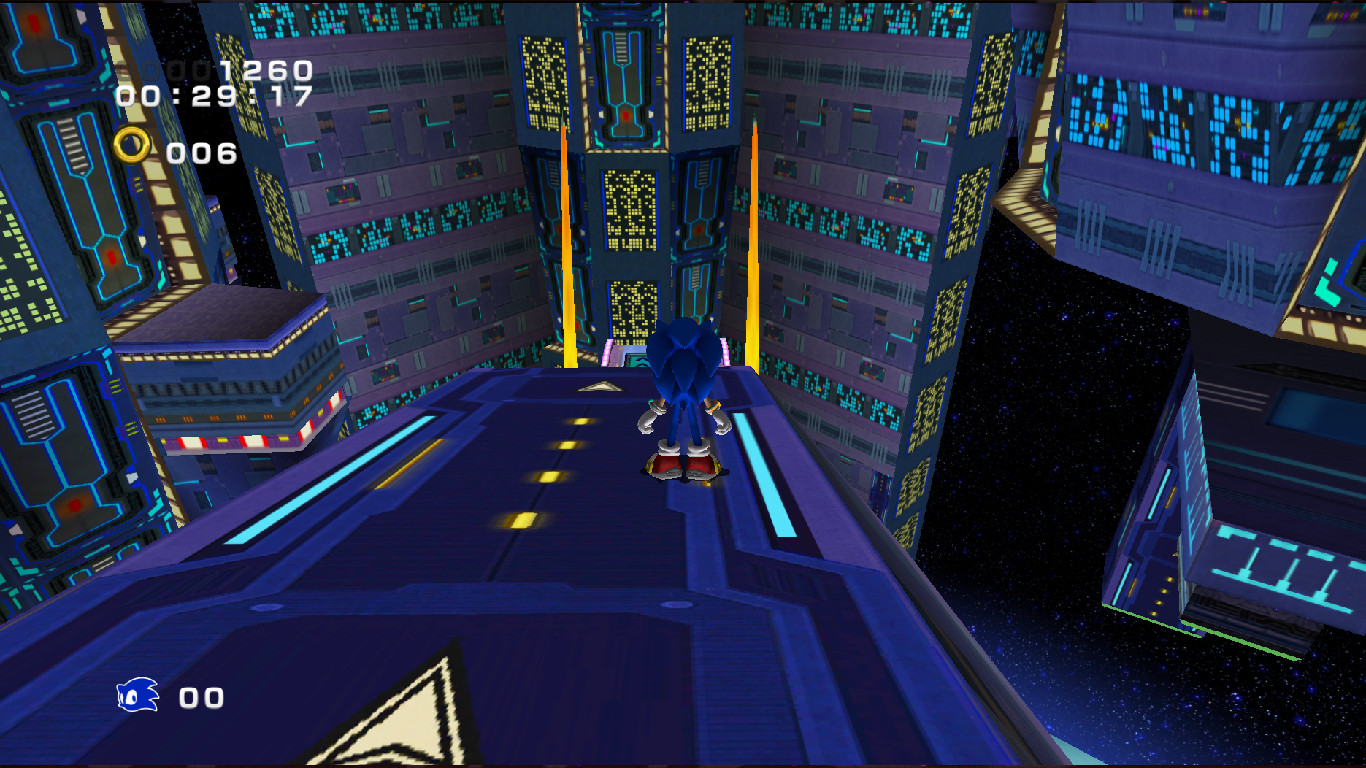The image size is (1366, 768).
Task: Click the ring count reading 006
Action: click(200, 152)
